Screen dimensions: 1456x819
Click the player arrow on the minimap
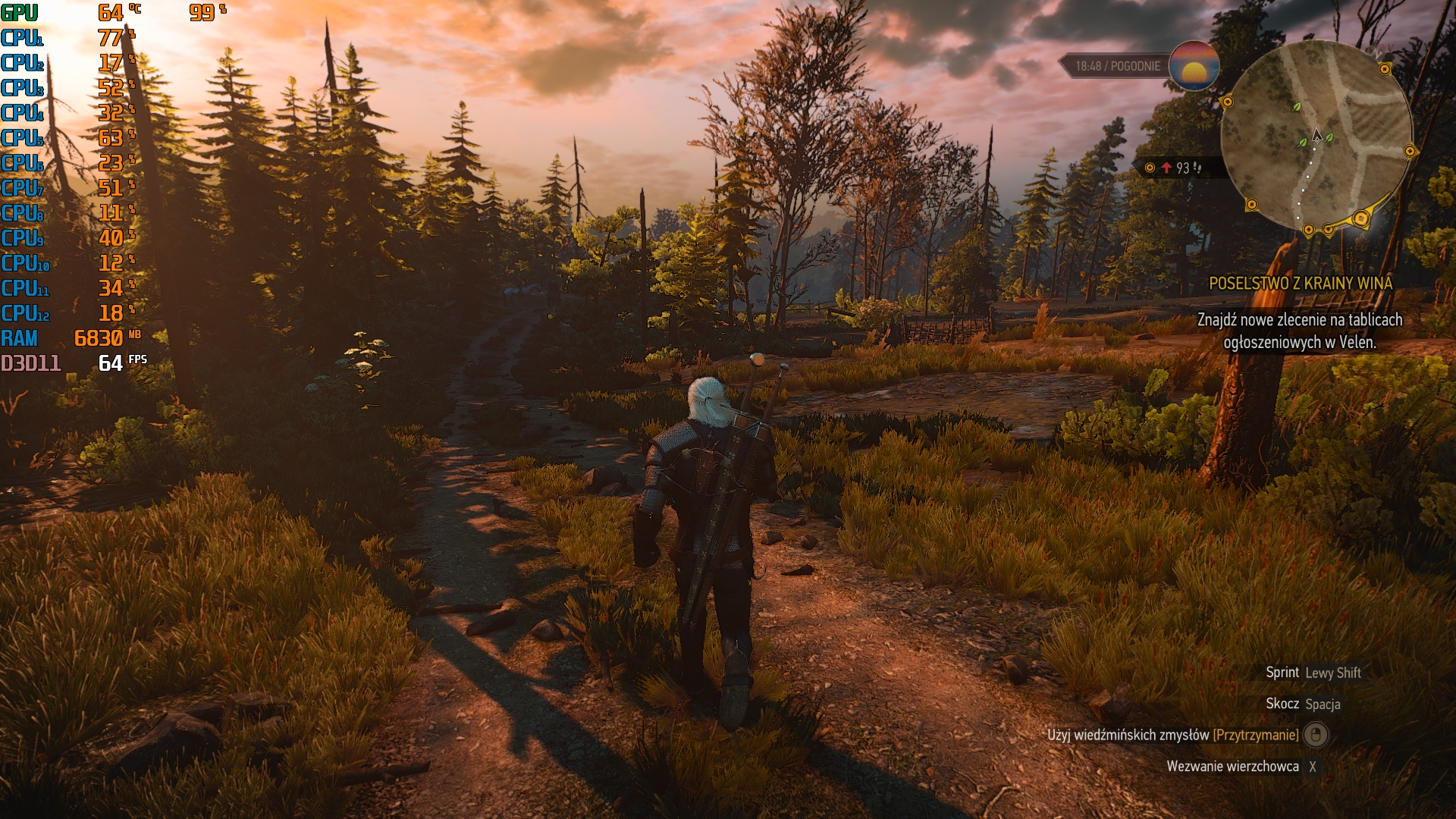click(1317, 136)
